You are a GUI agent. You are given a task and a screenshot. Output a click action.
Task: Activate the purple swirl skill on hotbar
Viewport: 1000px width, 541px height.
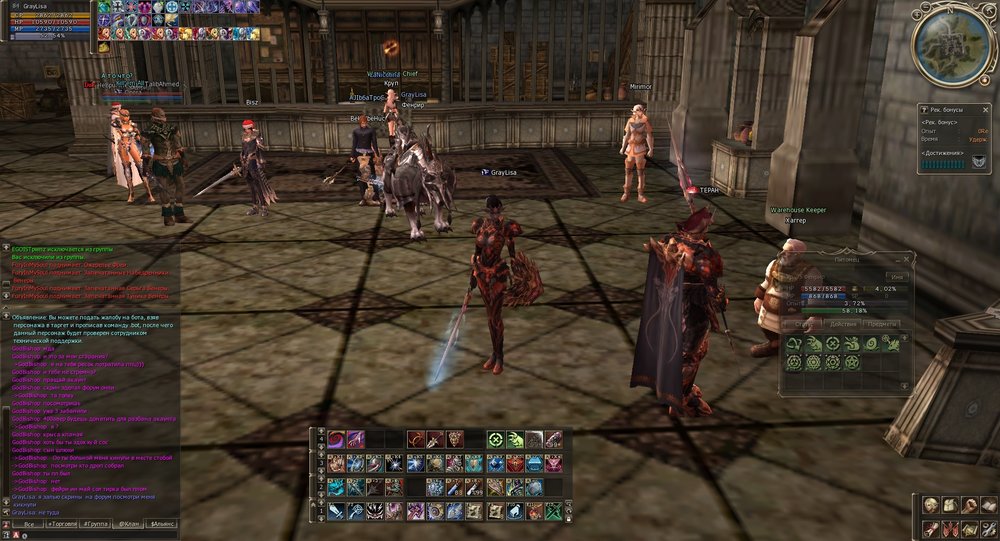click(x=335, y=439)
